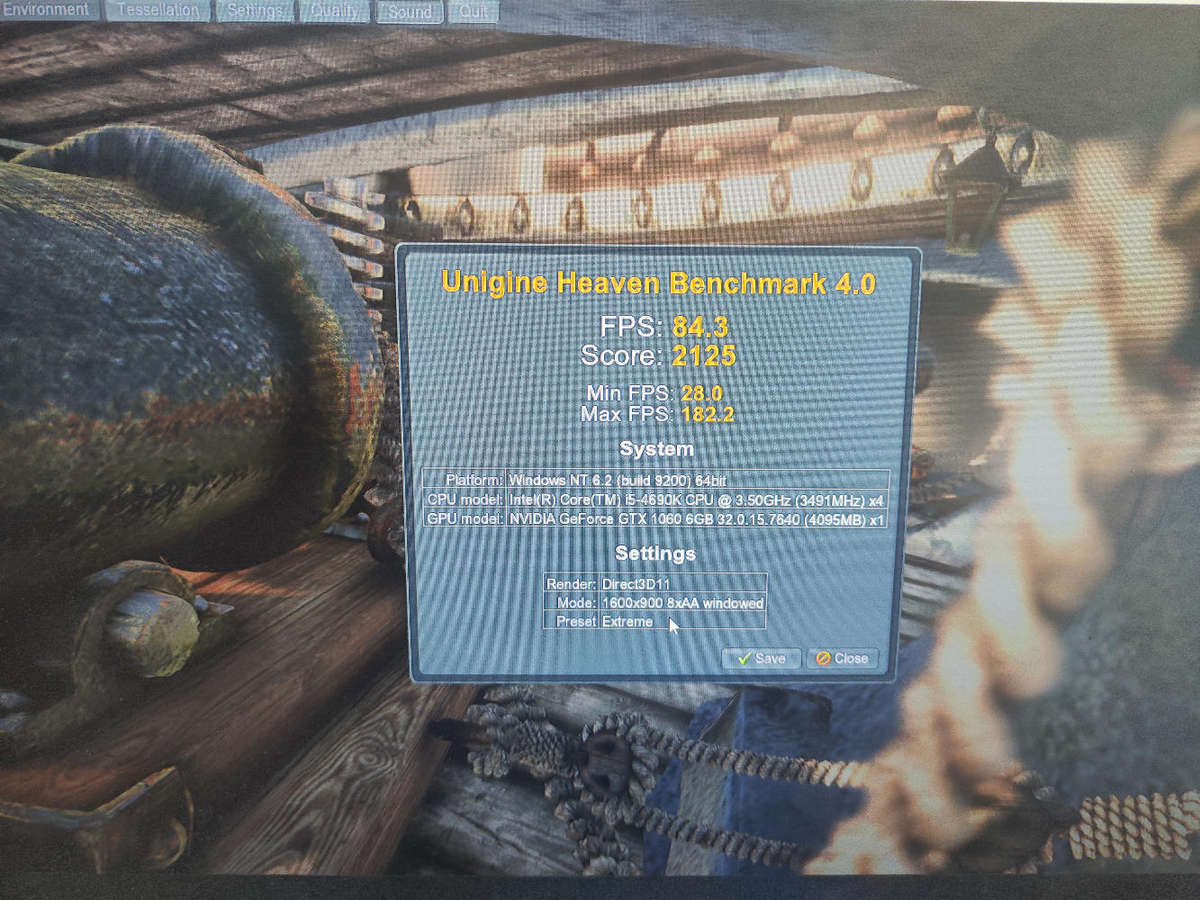Open the Environment menu
The image size is (1200, 900).
tap(47, 10)
